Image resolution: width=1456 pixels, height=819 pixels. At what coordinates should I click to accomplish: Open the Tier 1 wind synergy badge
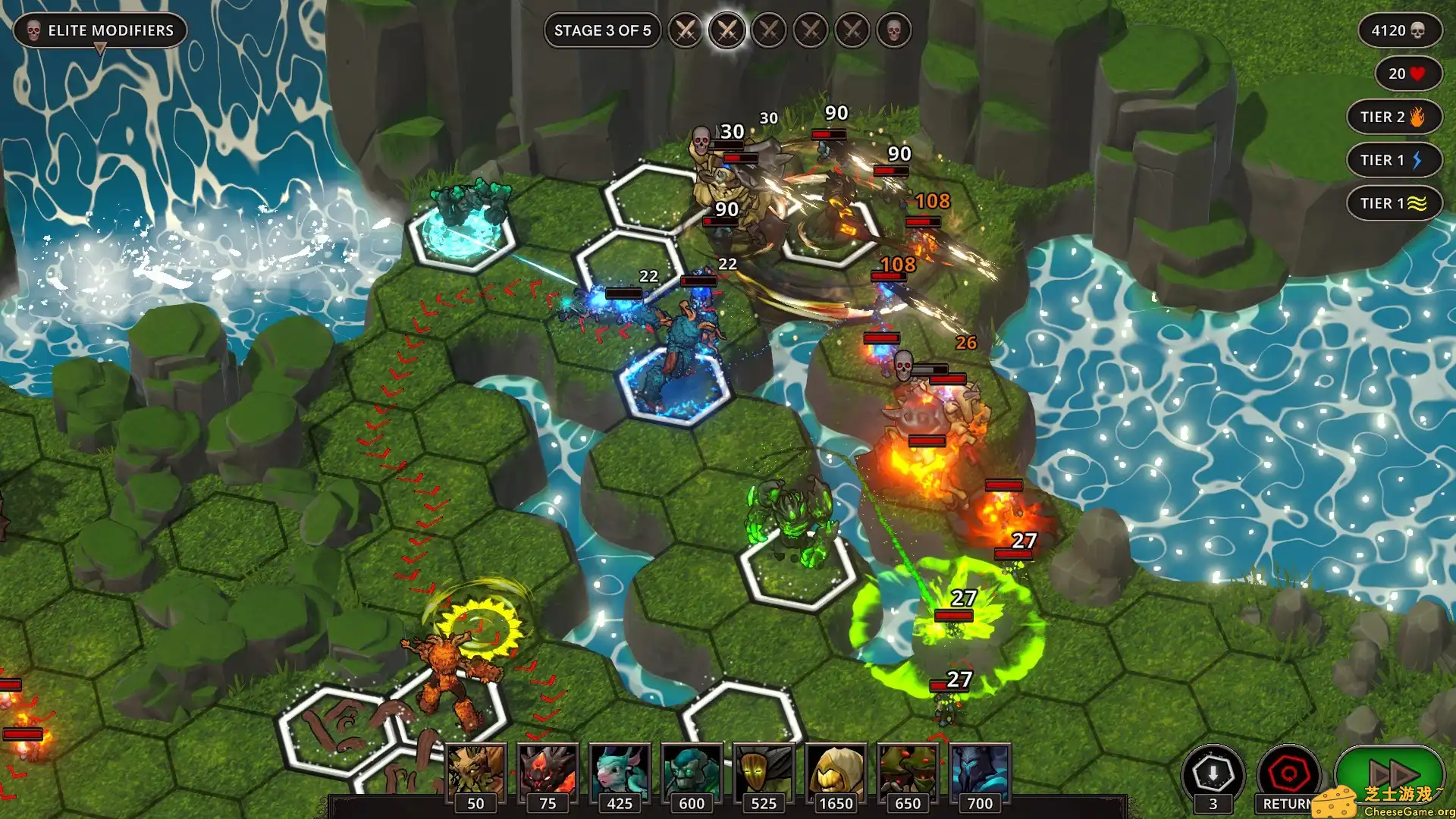pos(1394,203)
